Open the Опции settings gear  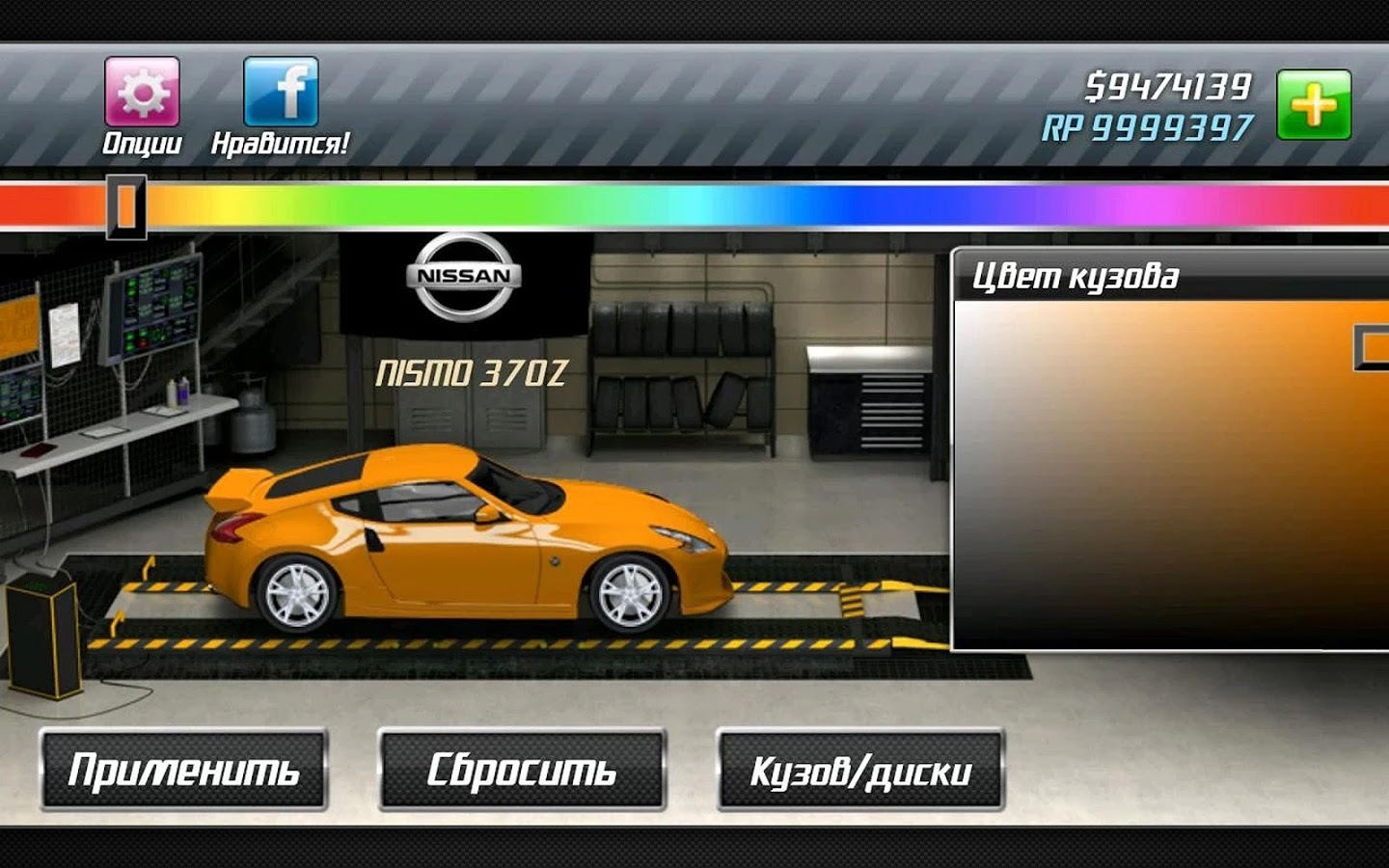point(142,93)
